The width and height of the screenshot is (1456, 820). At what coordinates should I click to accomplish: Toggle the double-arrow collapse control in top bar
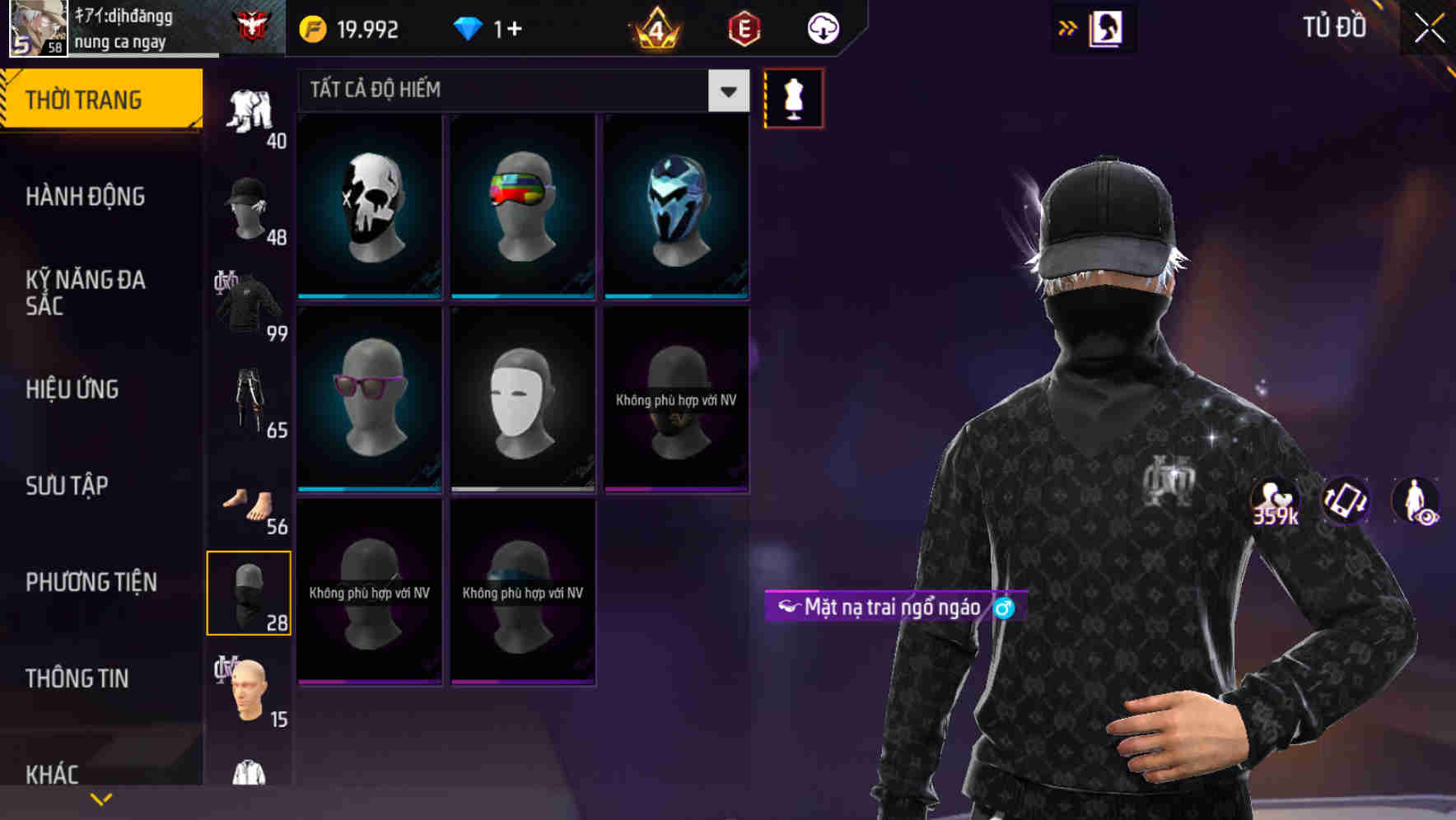[x=1066, y=27]
